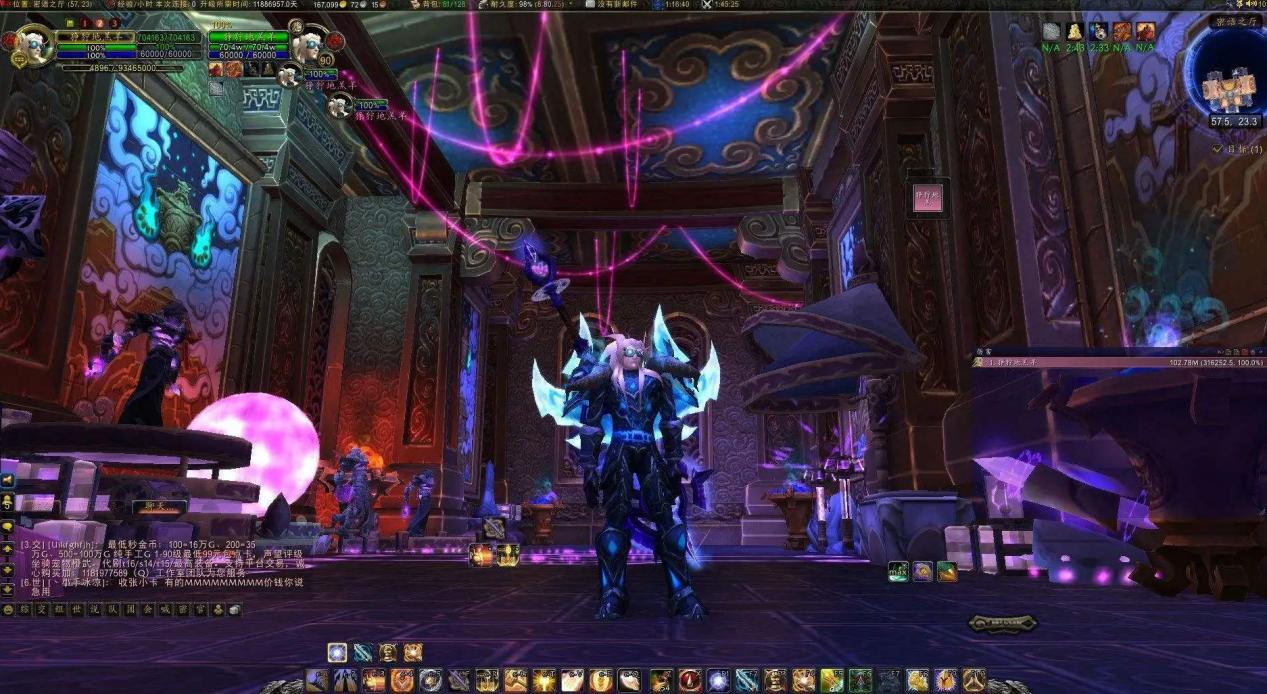
Task: Switch chat channel to 交 (trade)
Action: pos(40,609)
